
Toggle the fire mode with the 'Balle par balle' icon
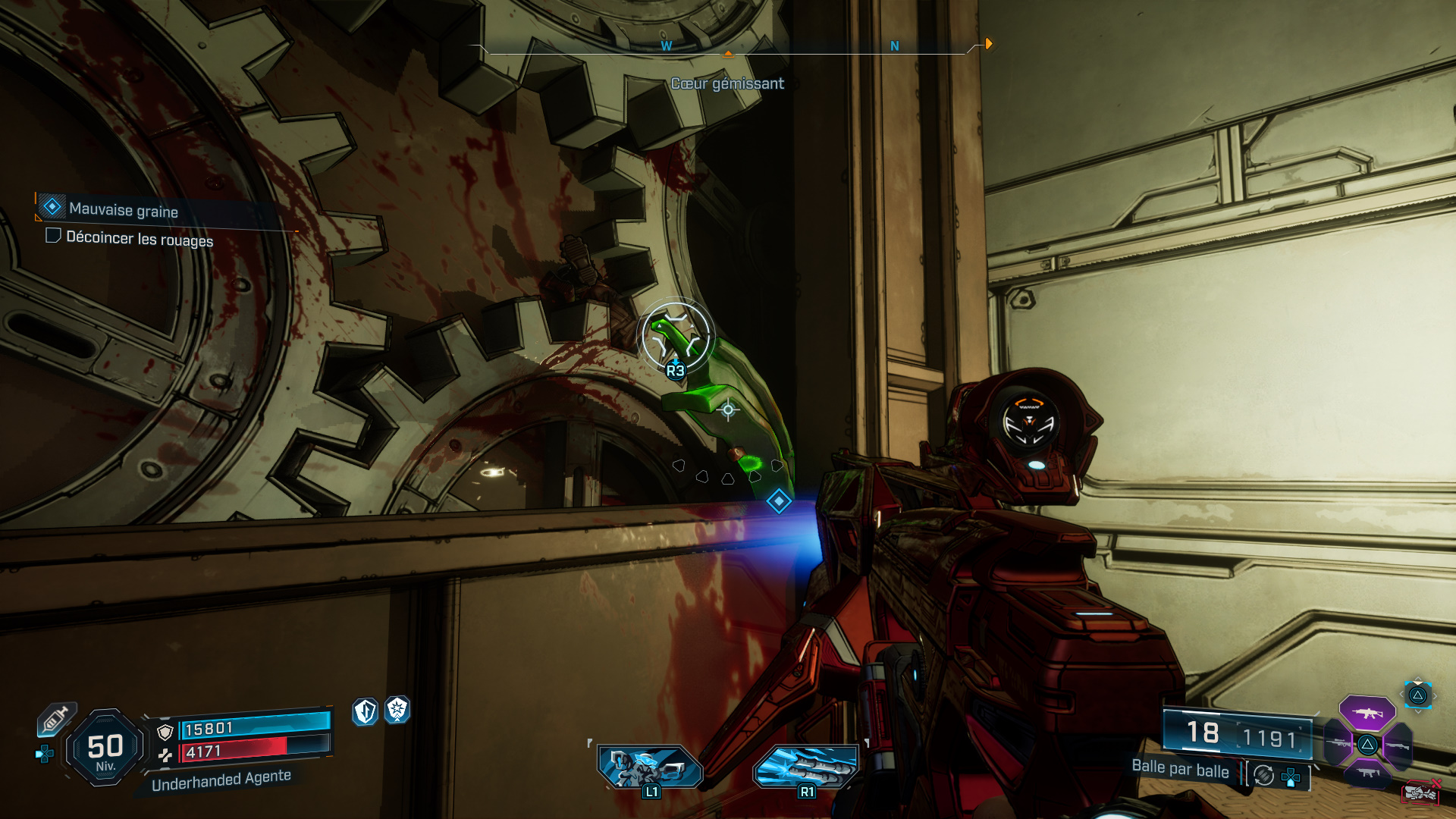pyautogui.click(x=1263, y=776)
